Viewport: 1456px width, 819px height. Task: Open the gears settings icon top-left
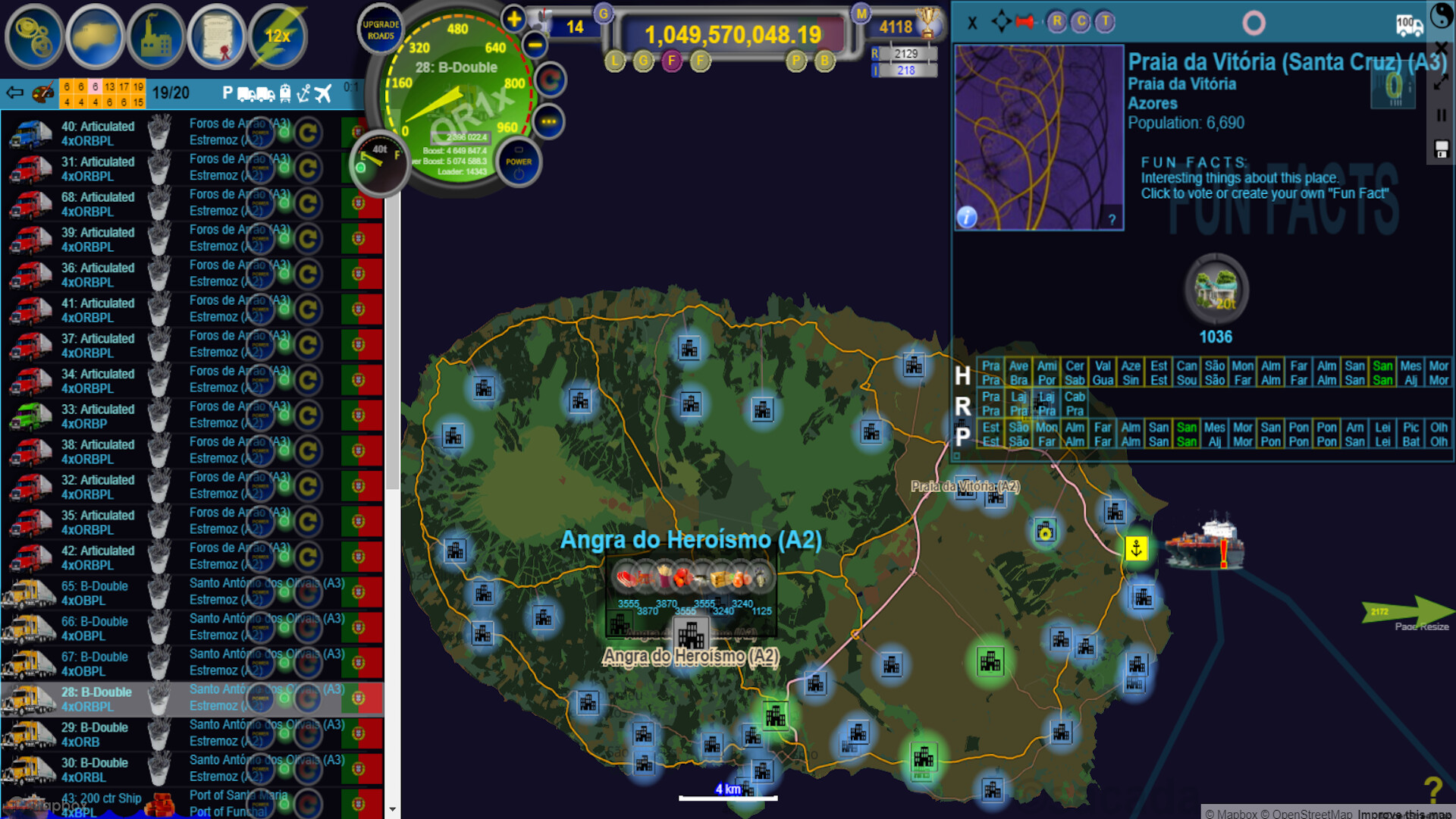[x=34, y=36]
